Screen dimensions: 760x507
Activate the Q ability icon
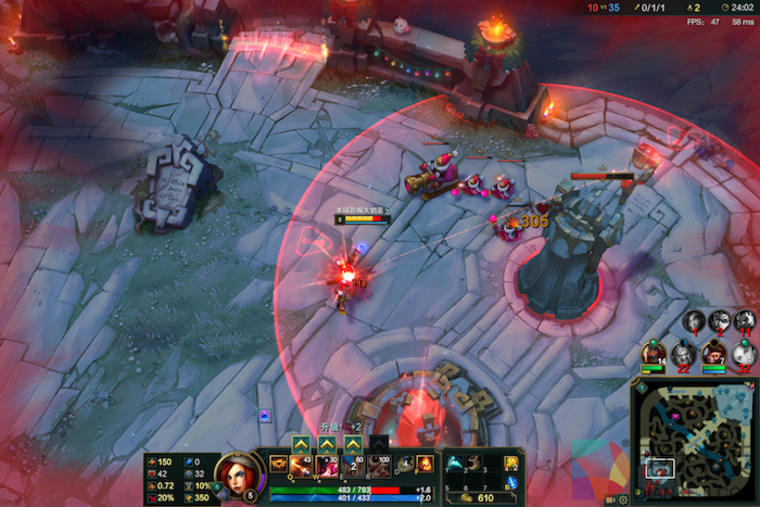(301, 465)
